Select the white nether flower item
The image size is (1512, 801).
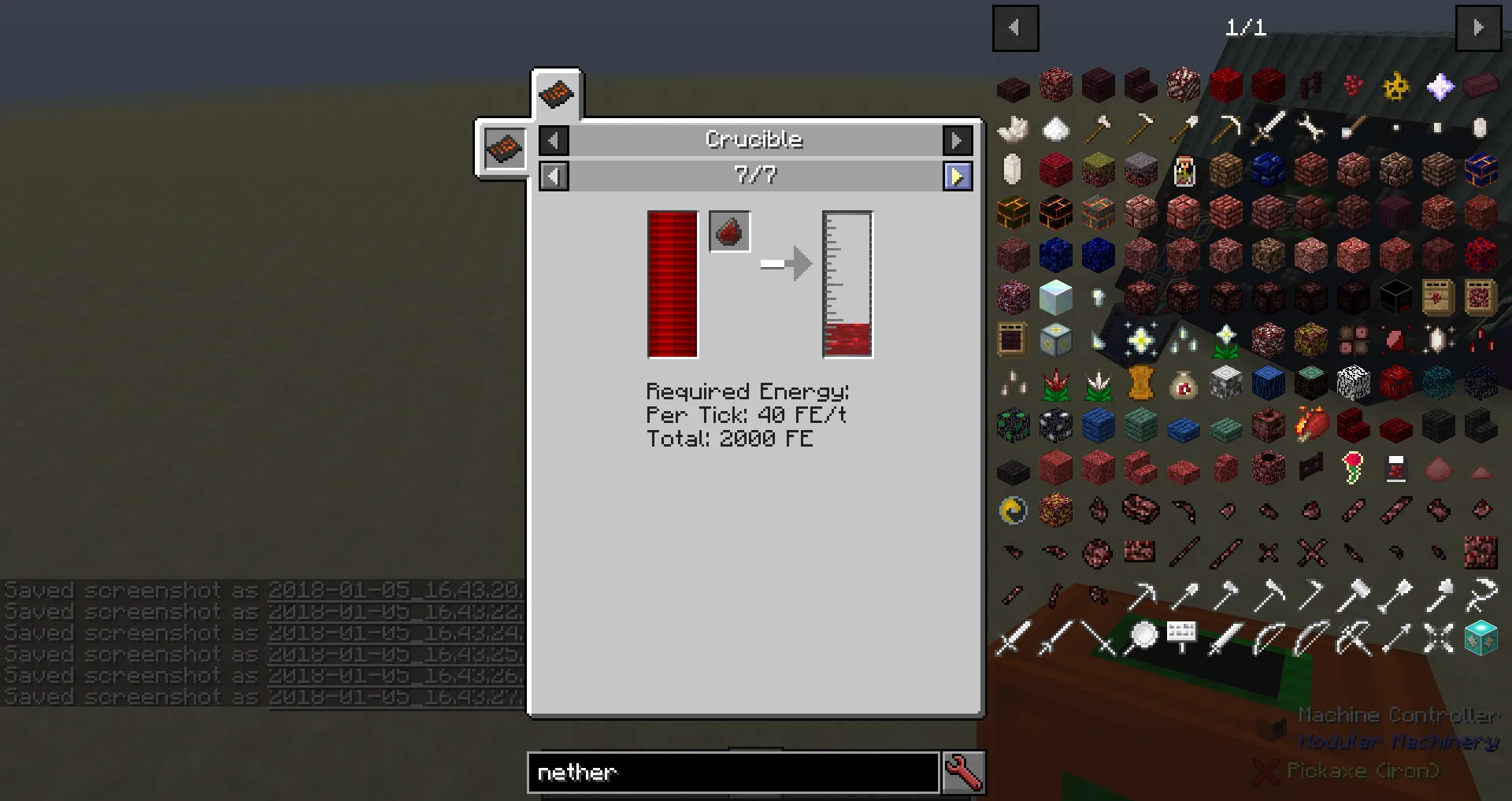1098,384
